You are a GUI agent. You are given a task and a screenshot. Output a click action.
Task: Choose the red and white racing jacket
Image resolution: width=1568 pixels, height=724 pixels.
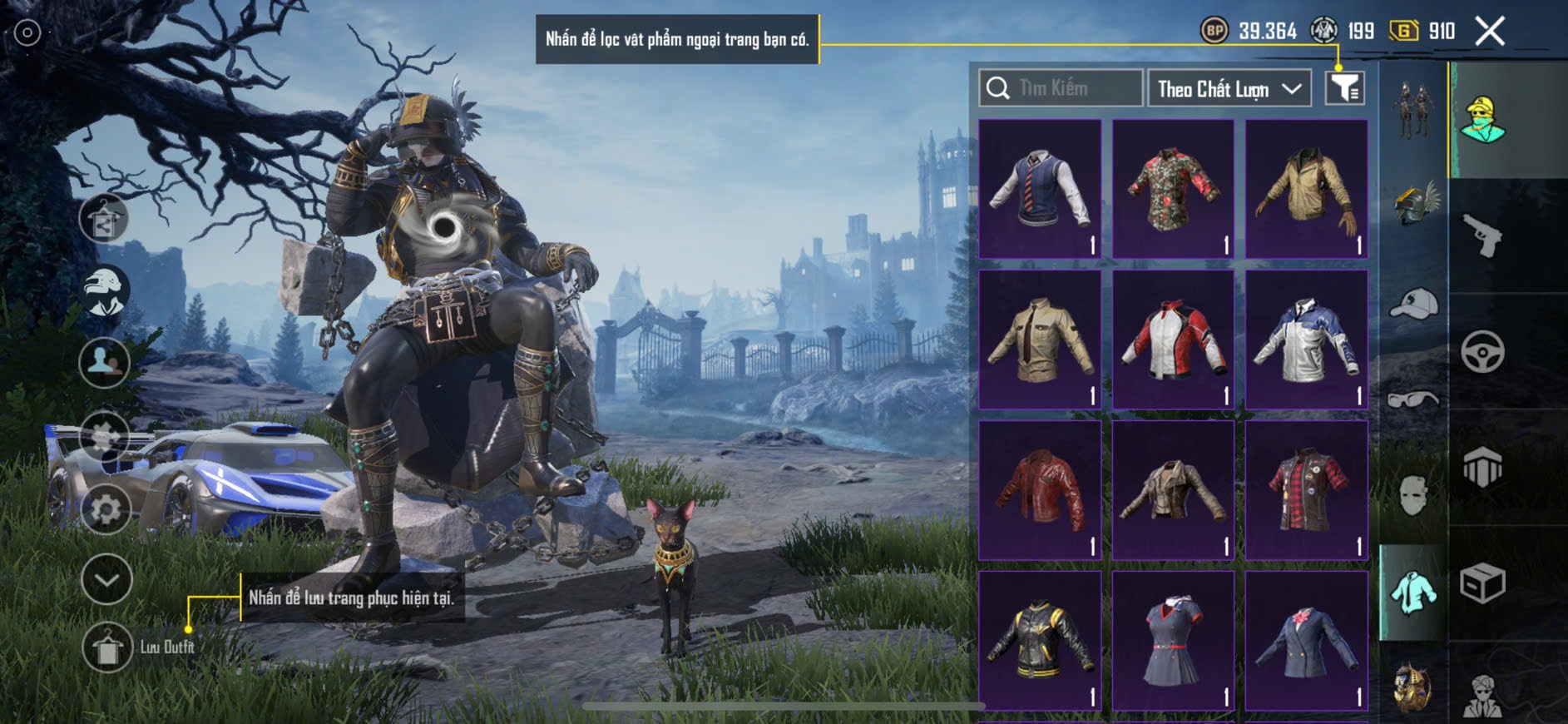pos(1173,340)
